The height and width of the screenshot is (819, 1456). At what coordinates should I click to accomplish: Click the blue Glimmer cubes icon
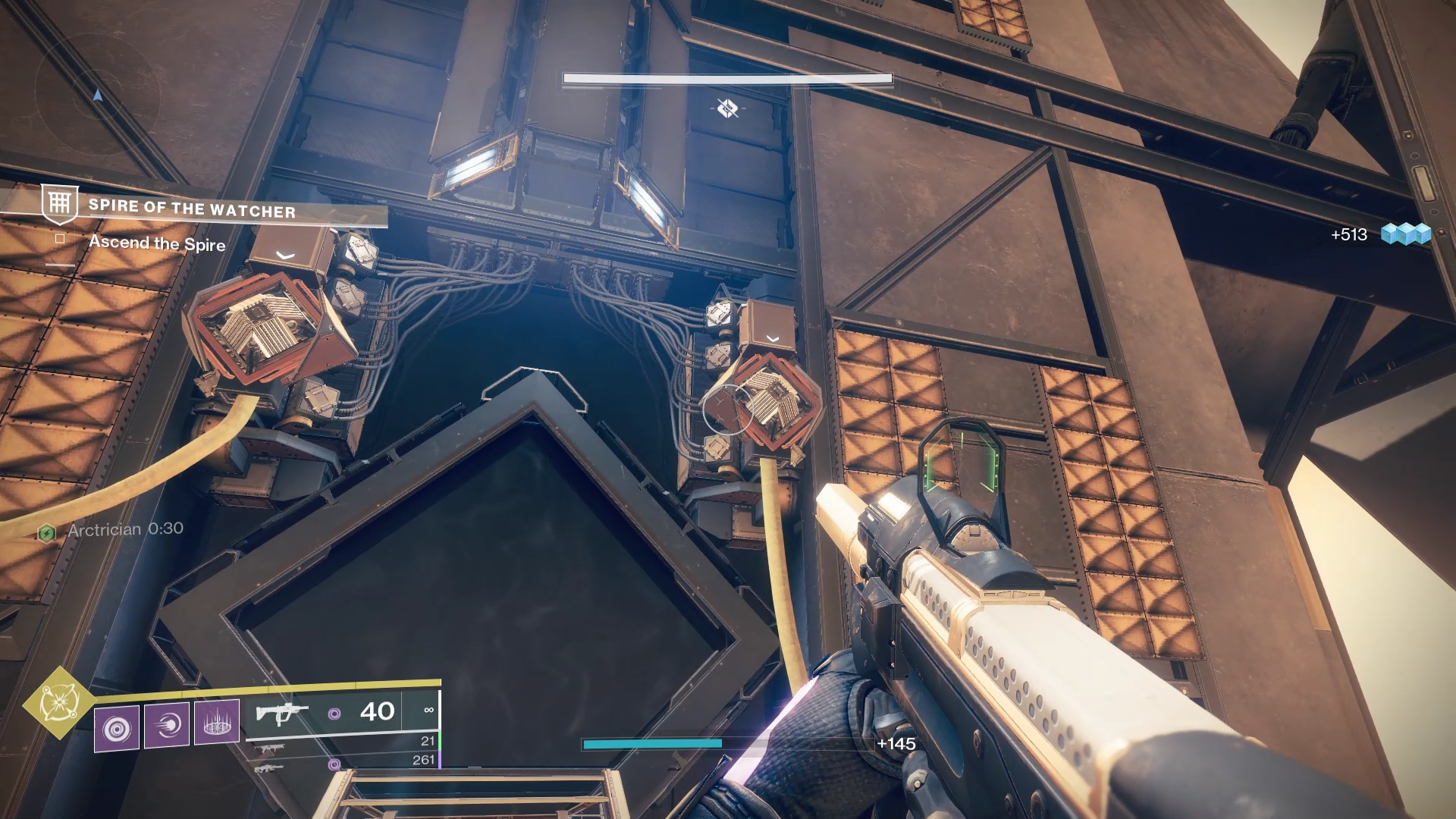1405,234
